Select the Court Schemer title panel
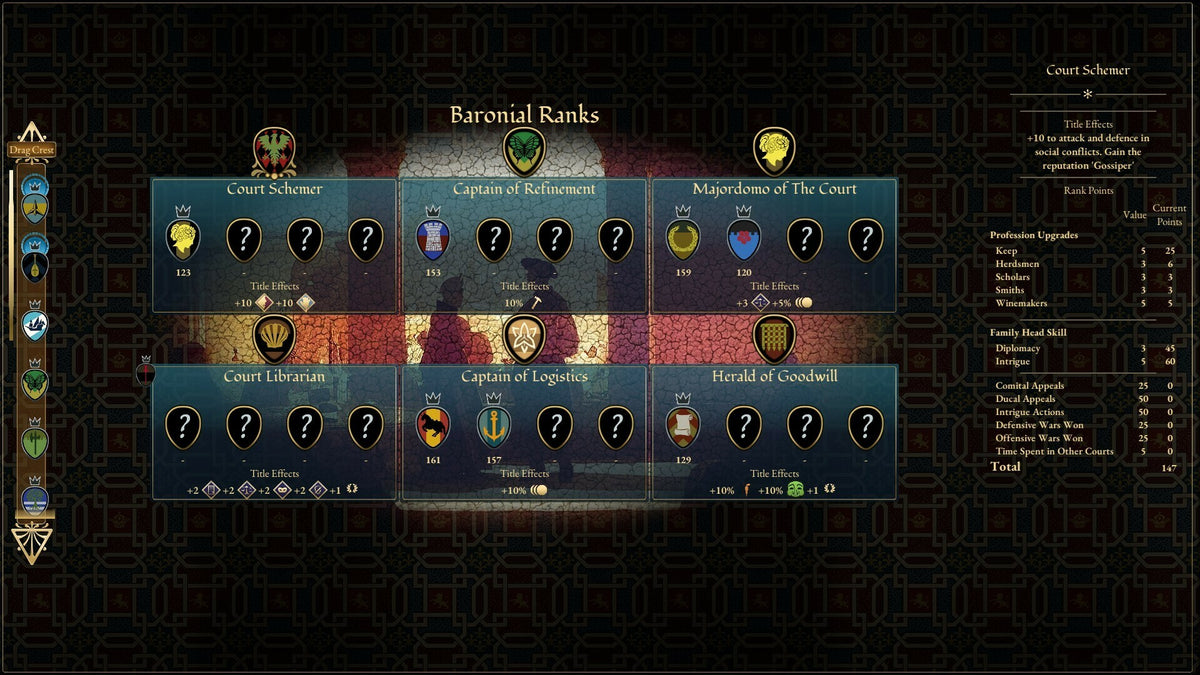 (274, 190)
